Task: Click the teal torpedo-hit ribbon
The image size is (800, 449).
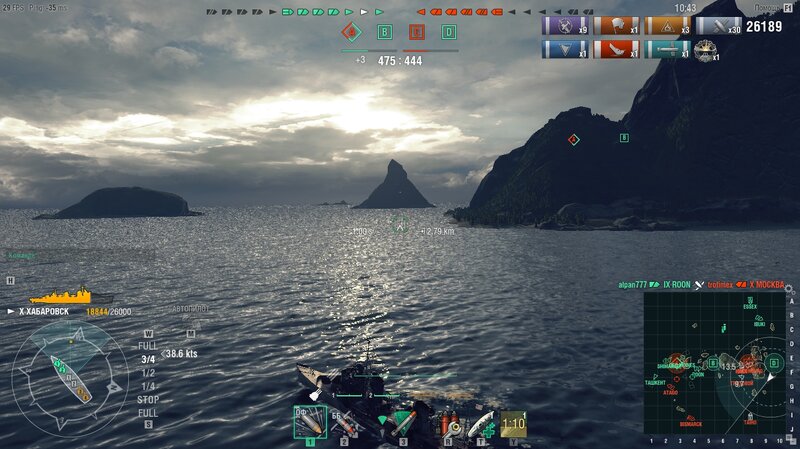Action: 667,49
